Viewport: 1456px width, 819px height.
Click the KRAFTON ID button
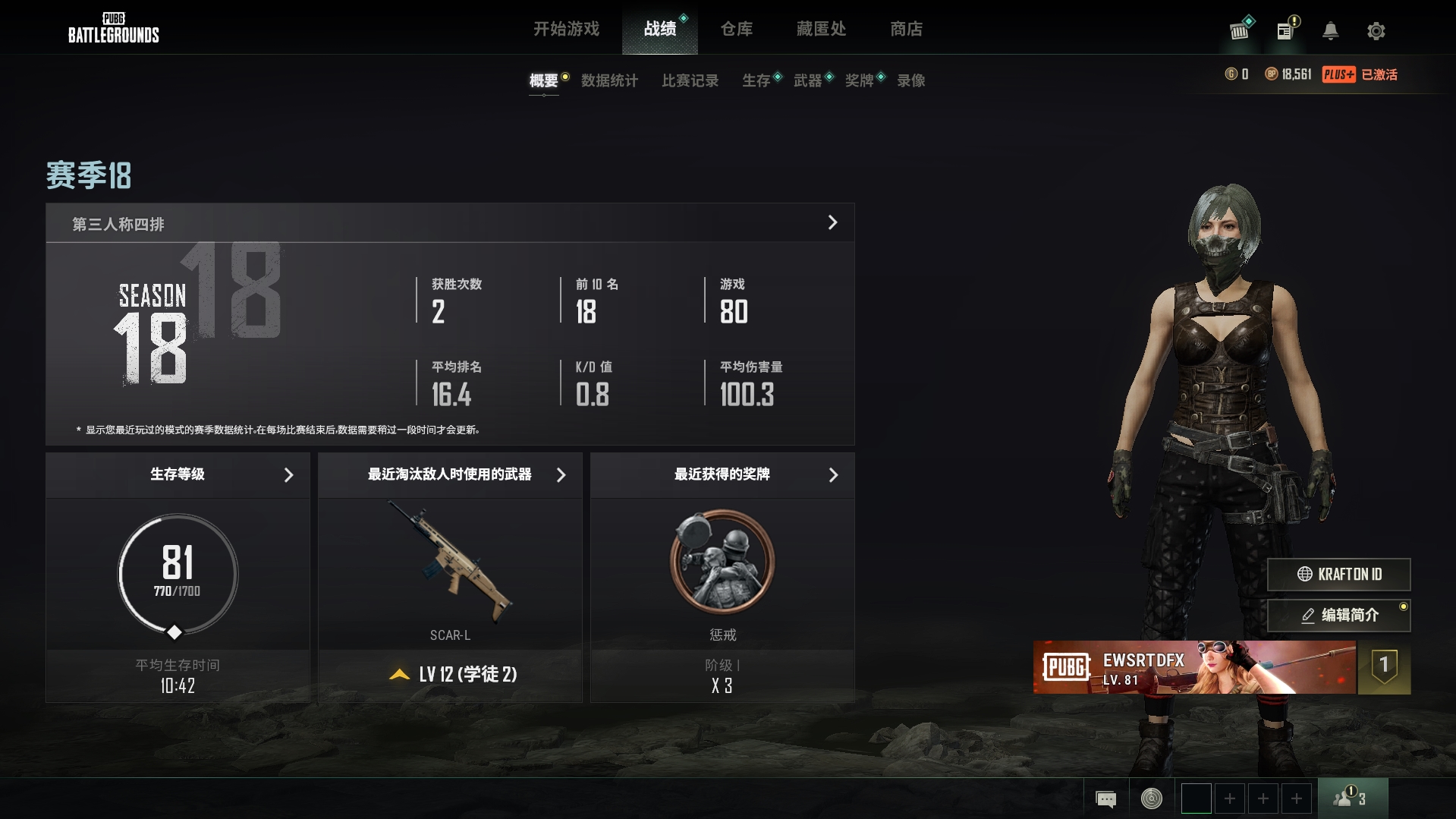pos(1338,575)
